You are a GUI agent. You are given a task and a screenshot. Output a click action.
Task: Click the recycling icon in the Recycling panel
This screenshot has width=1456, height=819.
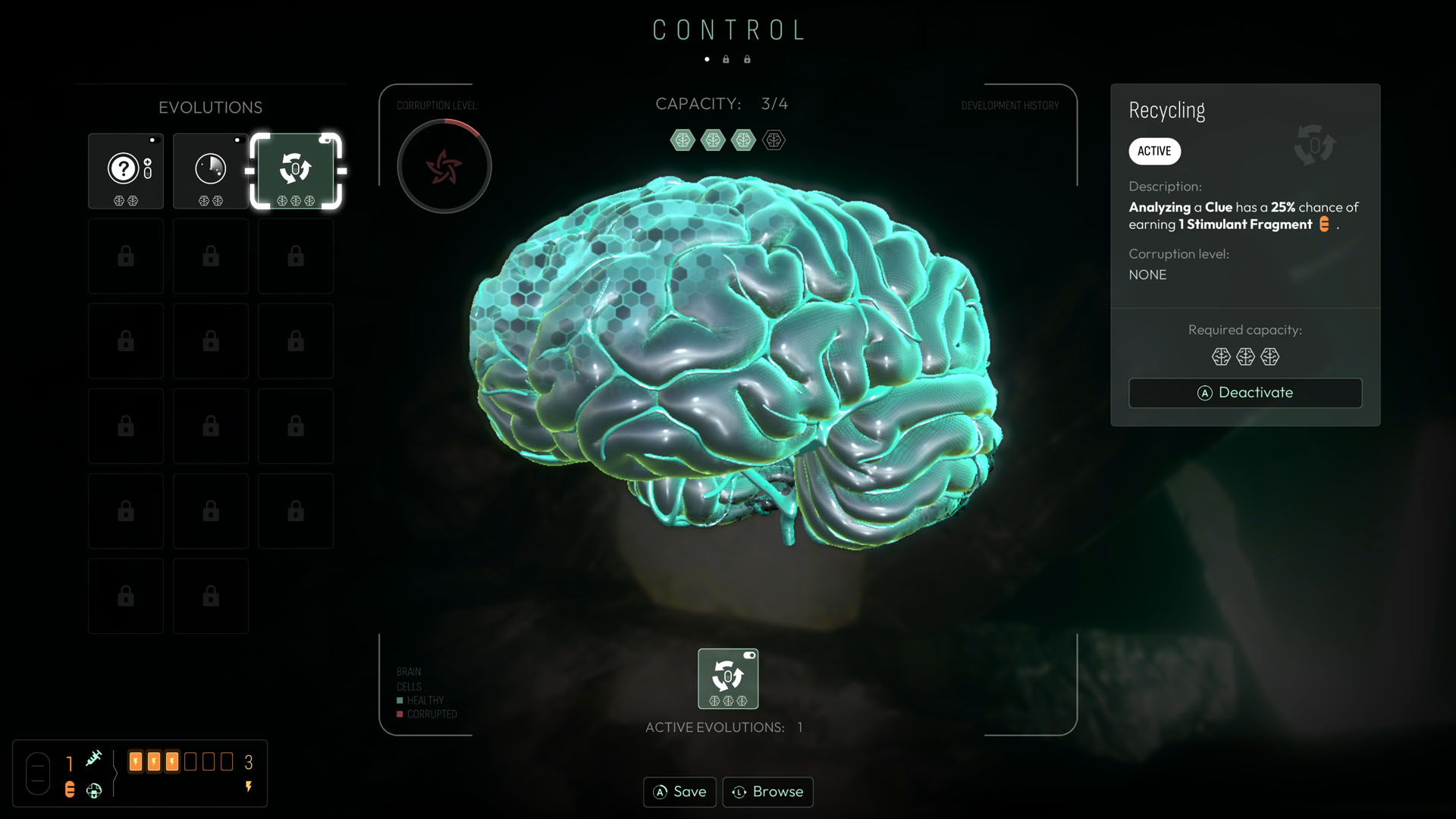coord(1314,146)
